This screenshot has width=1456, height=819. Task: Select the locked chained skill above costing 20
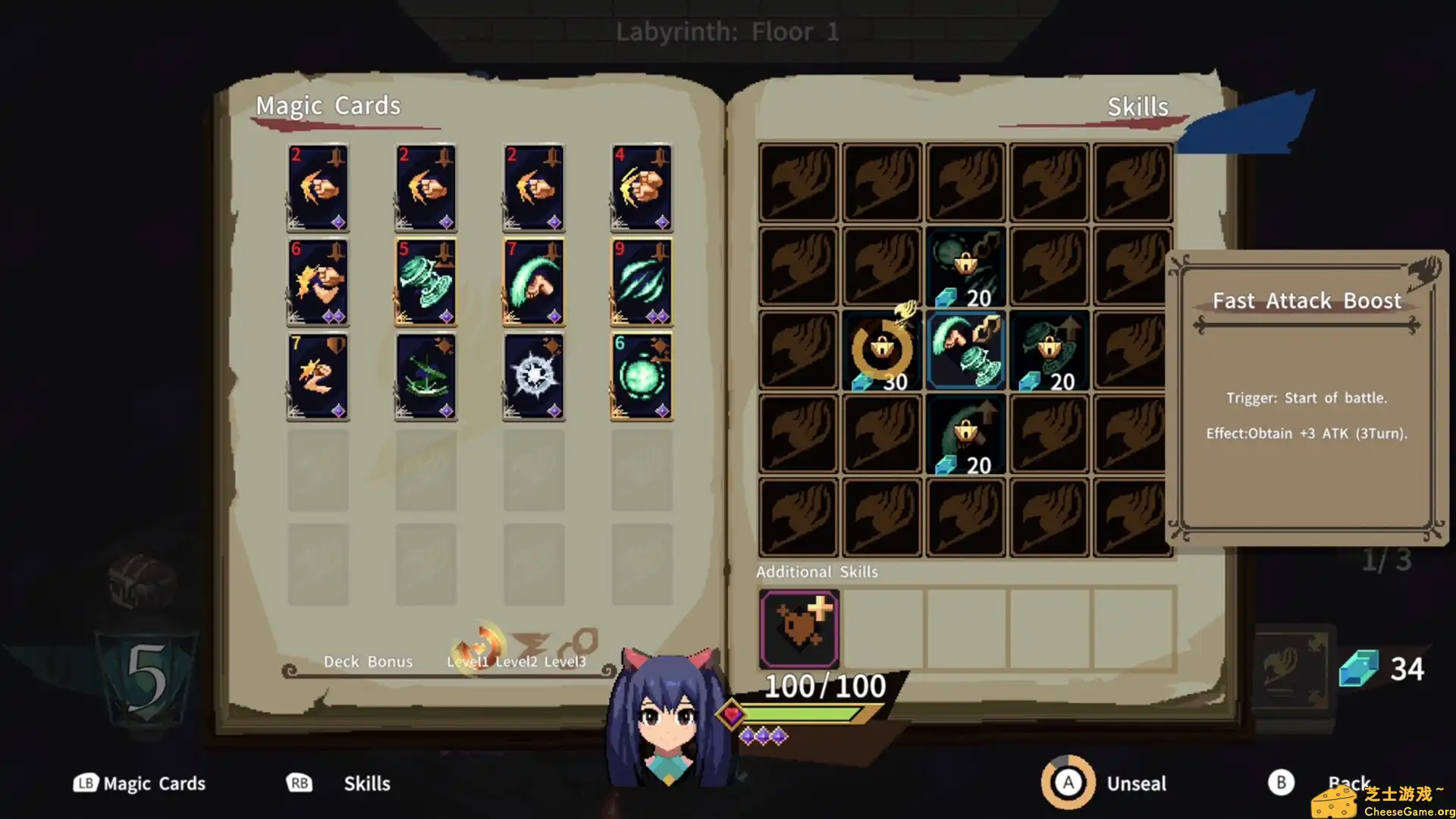tap(965, 267)
